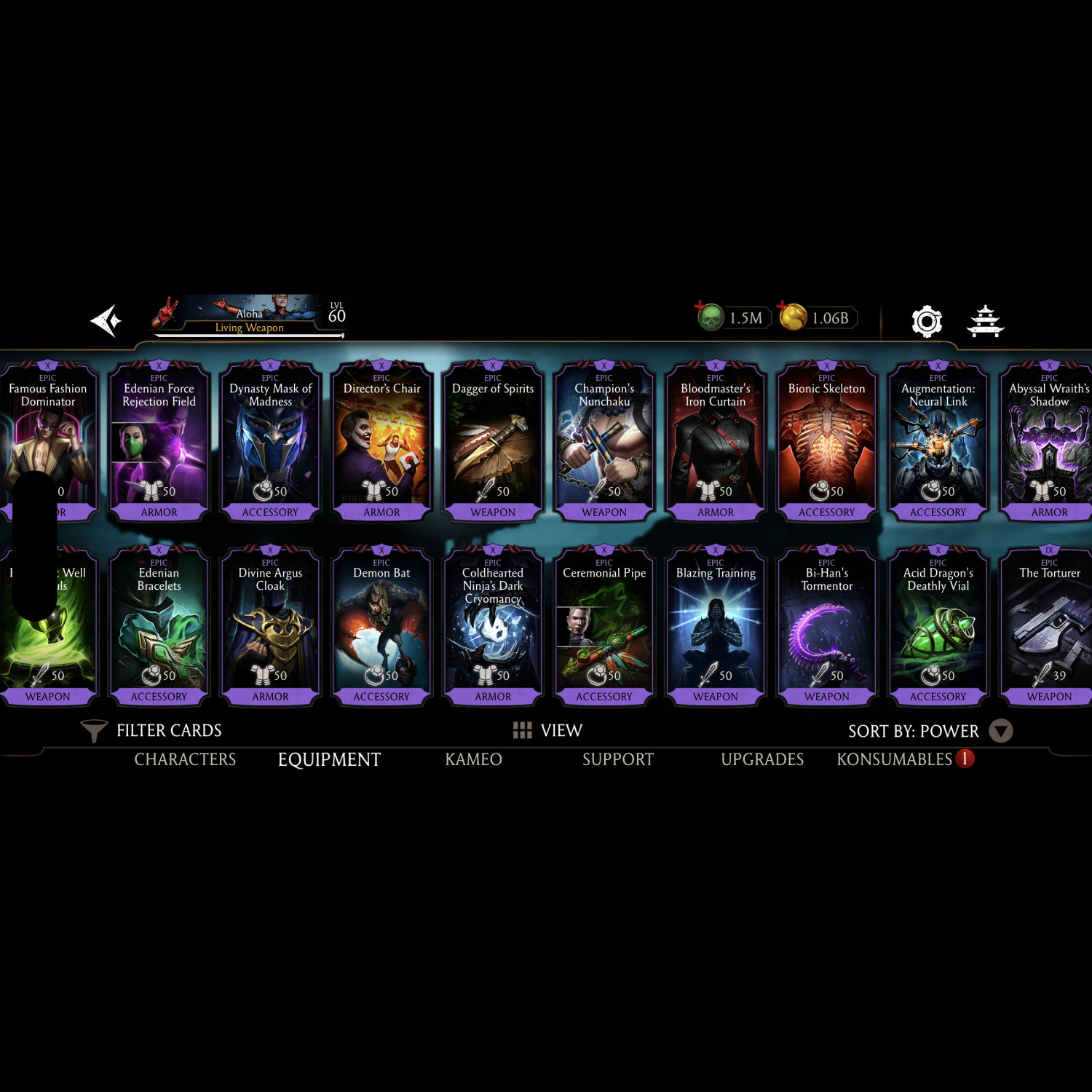This screenshot has height=1092, width=1092.
Task: Pick the Bionic Skeleton accessory card
Action: pyautogui.click(x=826, y=441)
